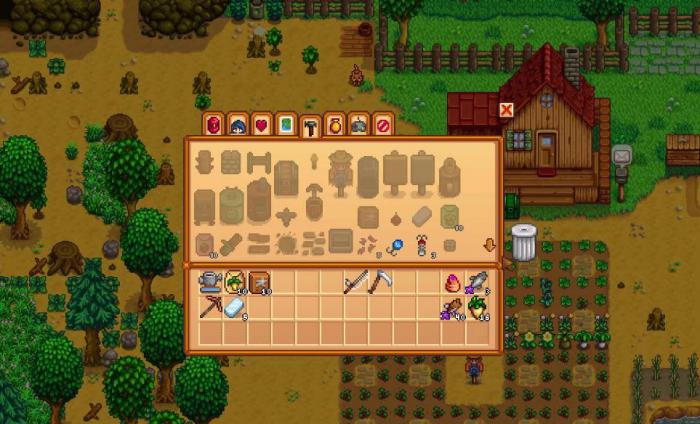This screenshot has width=700, height=424.
Task: Open the skills tab with the character face
Action: 238,125
